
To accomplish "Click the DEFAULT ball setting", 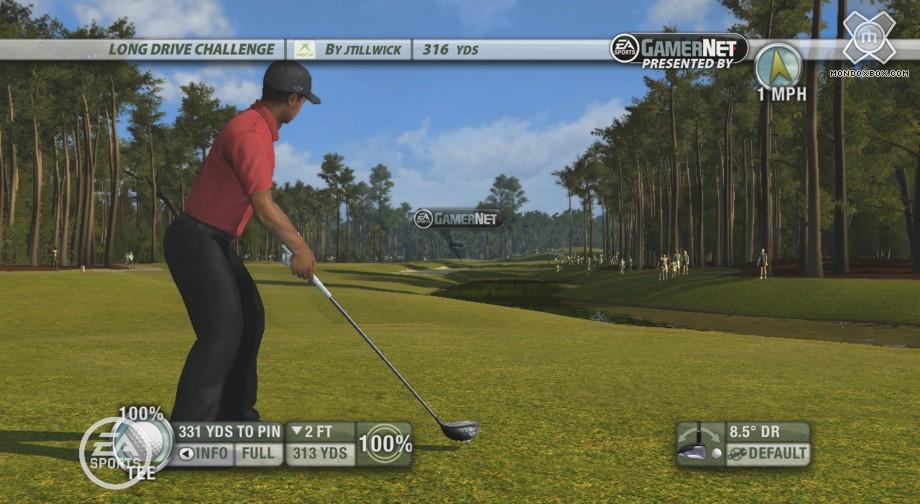I will [x=767, y=454].
